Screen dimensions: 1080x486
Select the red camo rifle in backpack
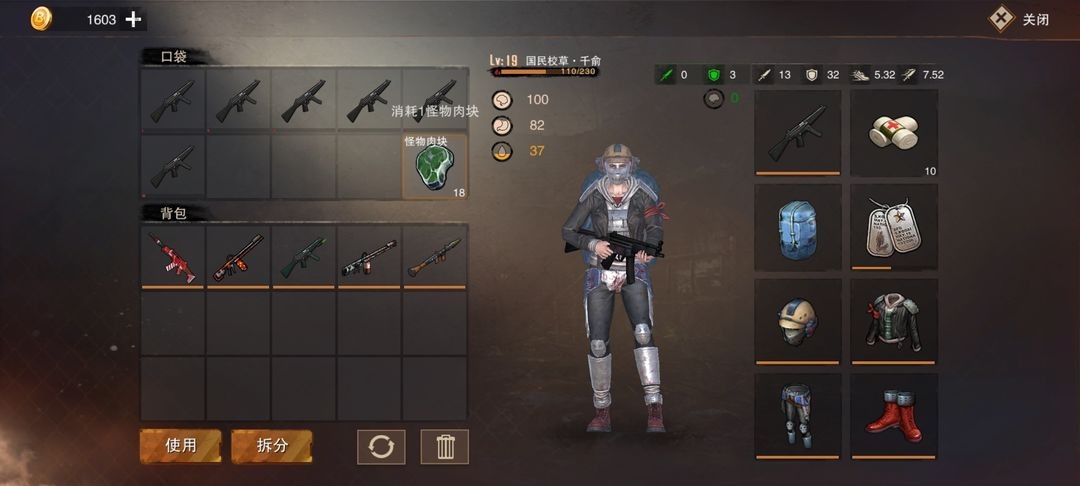pos(173,256)
